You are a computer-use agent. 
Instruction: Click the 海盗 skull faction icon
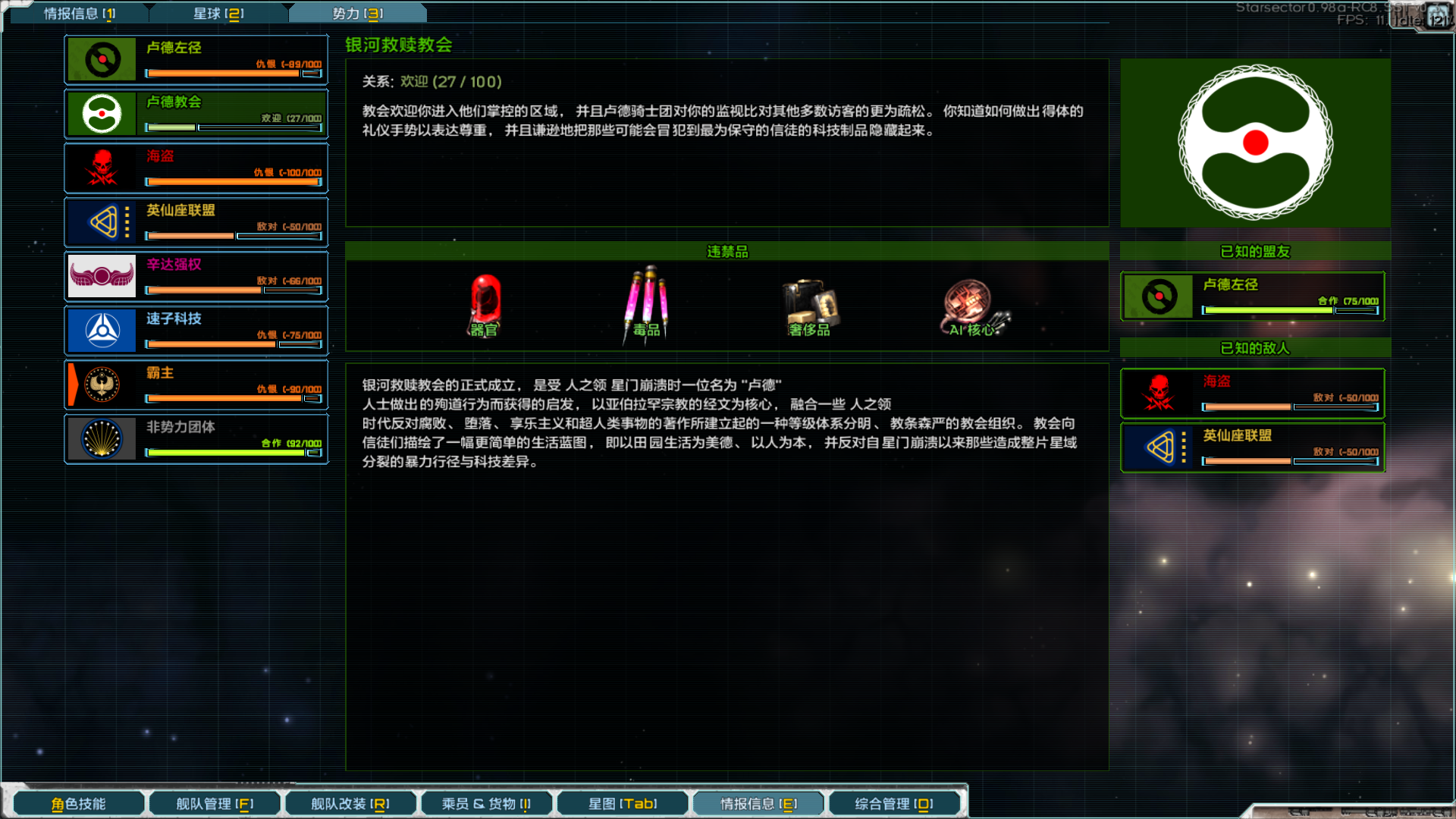pos(102,167)
